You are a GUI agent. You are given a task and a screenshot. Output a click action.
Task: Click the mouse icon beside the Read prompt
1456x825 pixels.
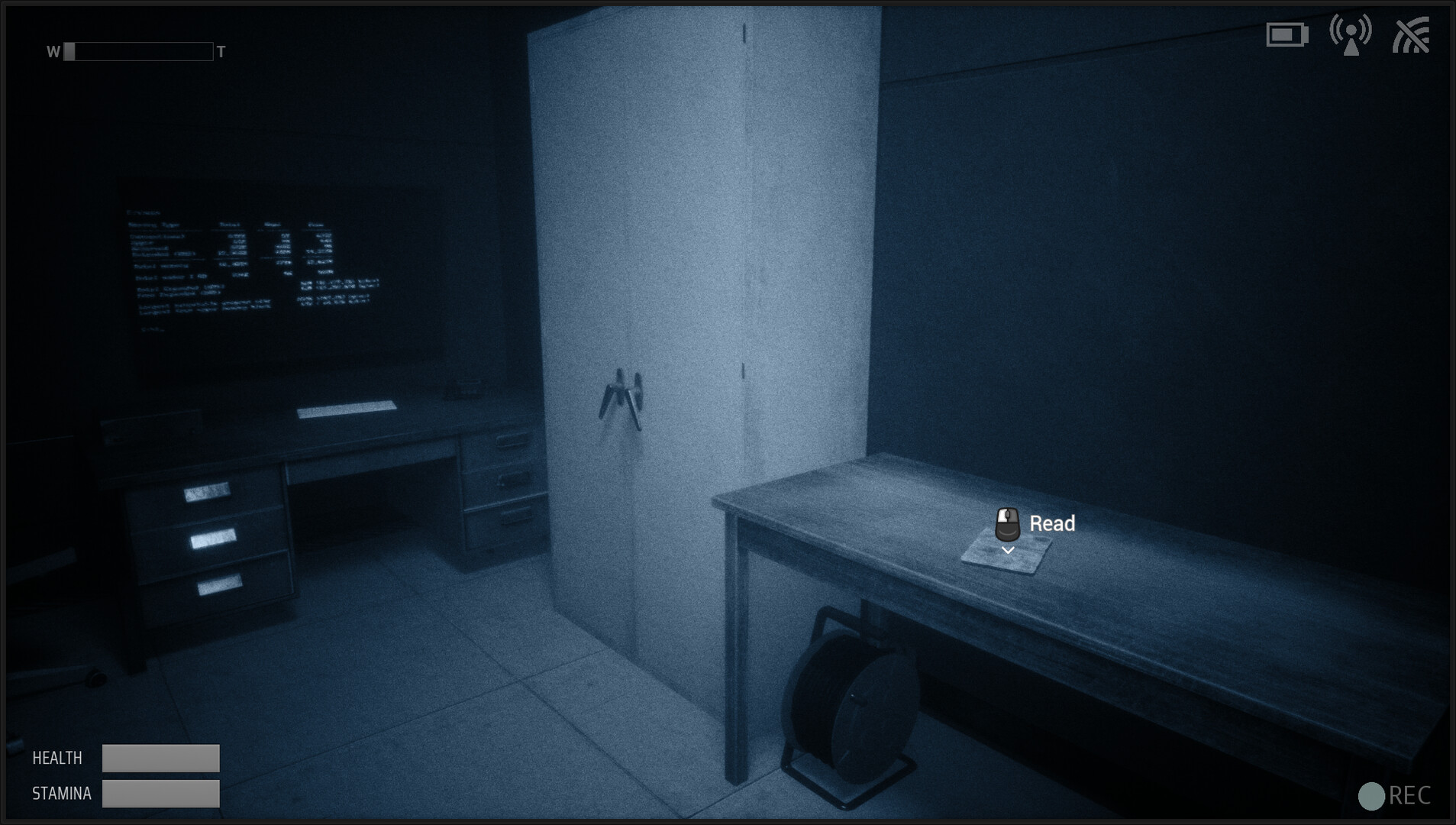point(1009,523)
